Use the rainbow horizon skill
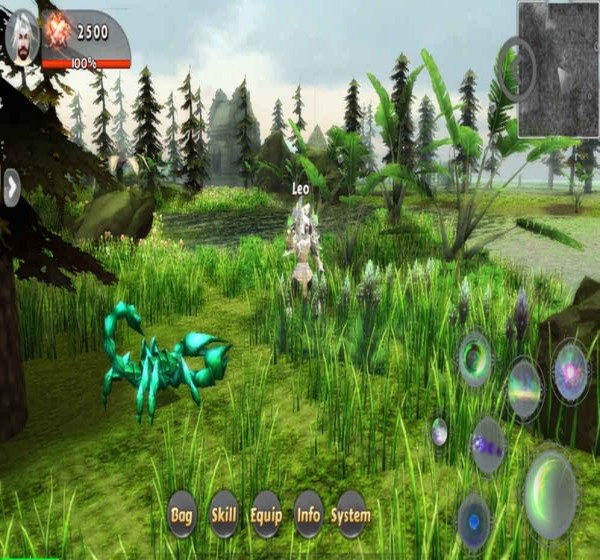Screen dimensions: 600x560 [x=524, y=389]
